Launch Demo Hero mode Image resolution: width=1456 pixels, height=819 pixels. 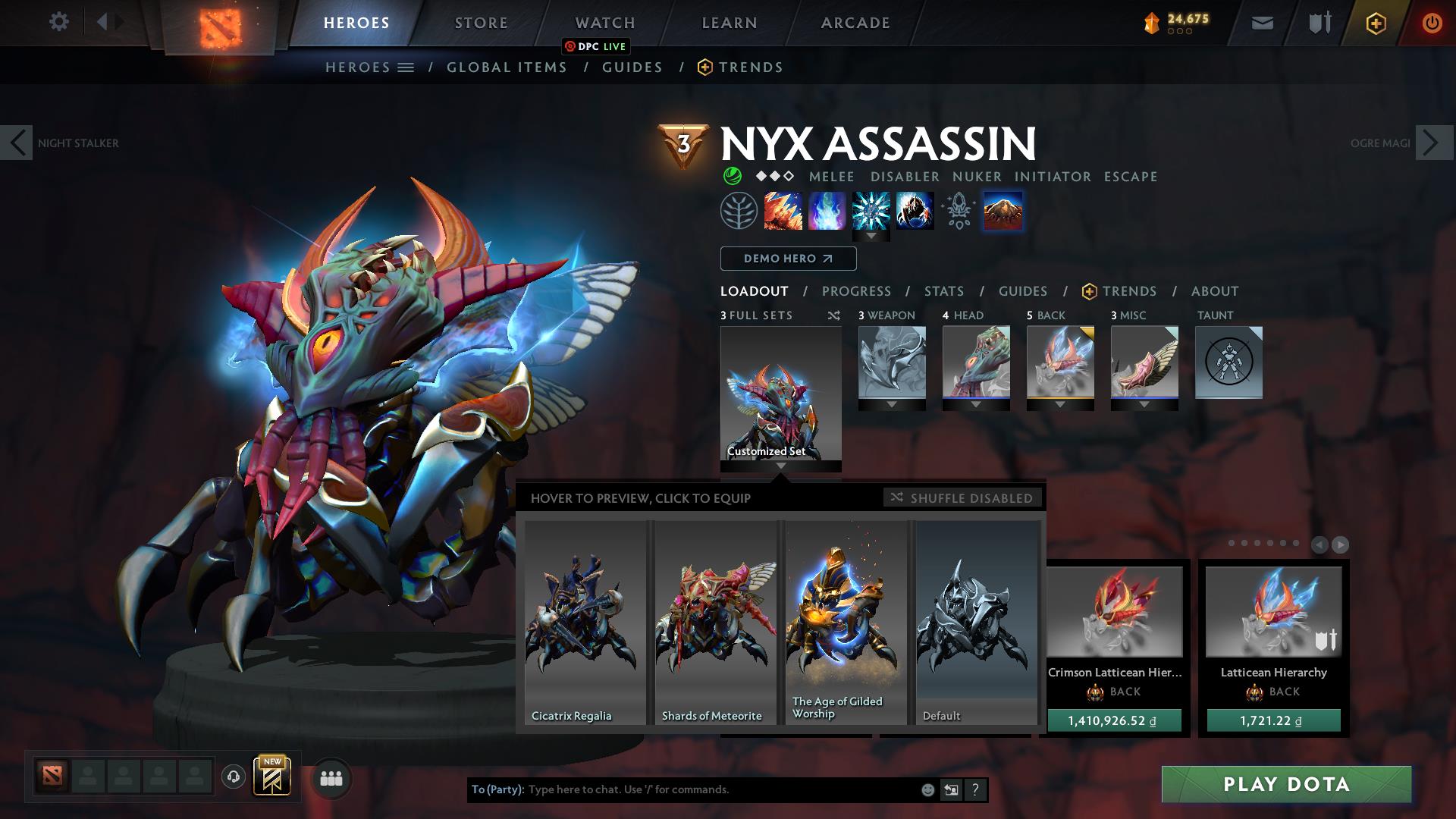pyautogui.click(x=788, y=259)
